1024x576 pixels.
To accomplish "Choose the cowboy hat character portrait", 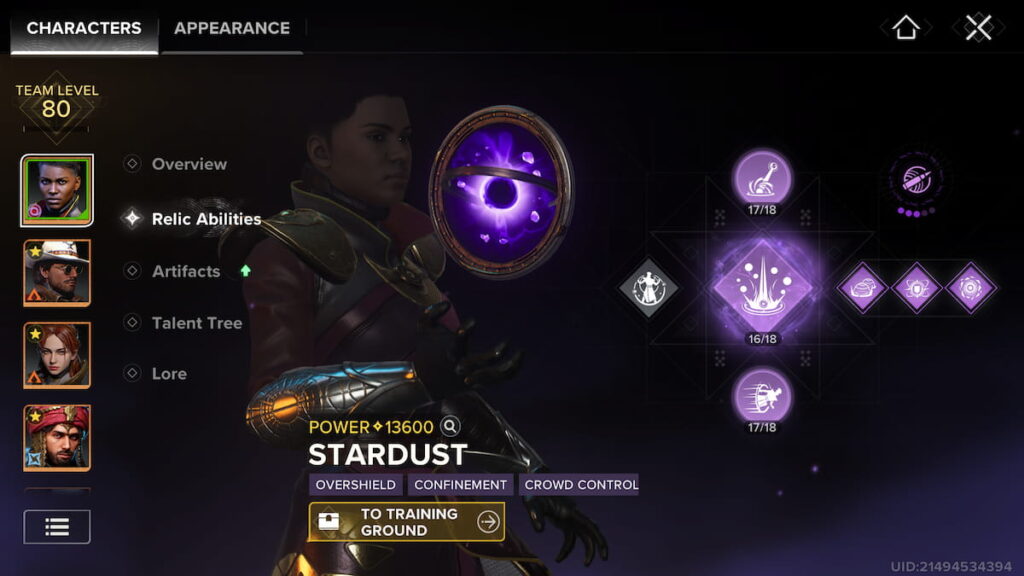I will pyautogui.click(x=57, y=272).
